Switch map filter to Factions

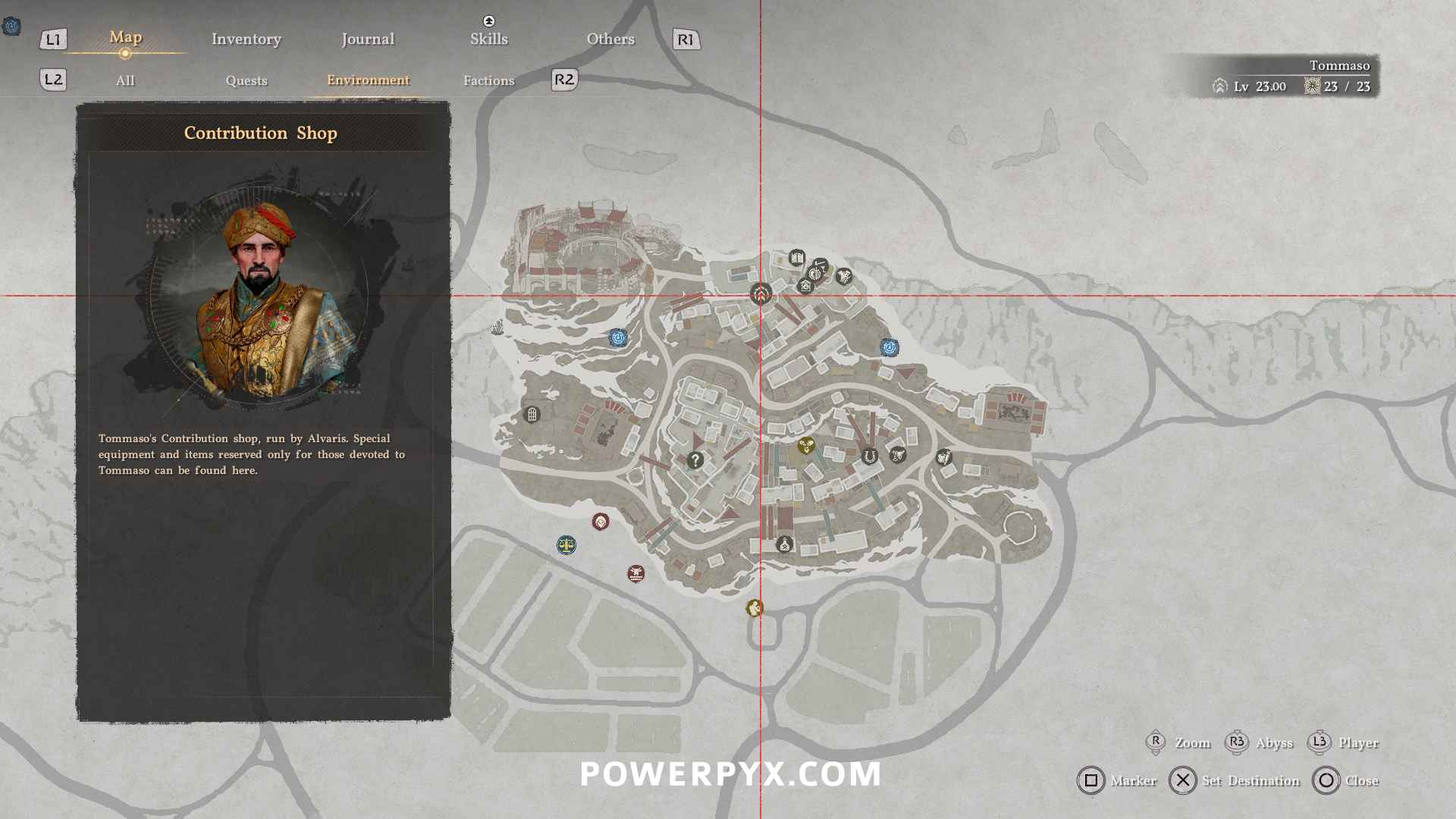pos(488,80)
